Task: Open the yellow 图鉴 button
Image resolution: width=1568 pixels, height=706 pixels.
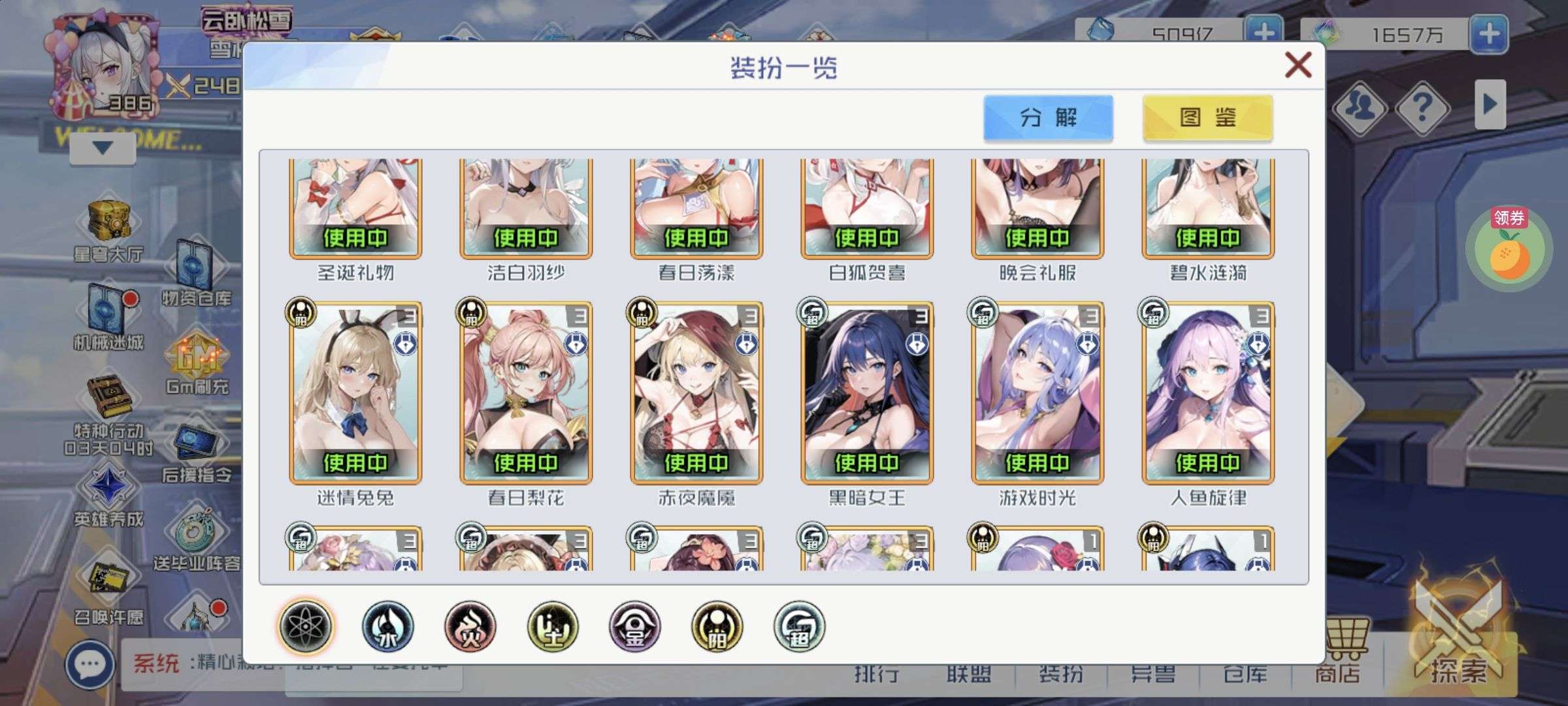Action: [1207, 118]
